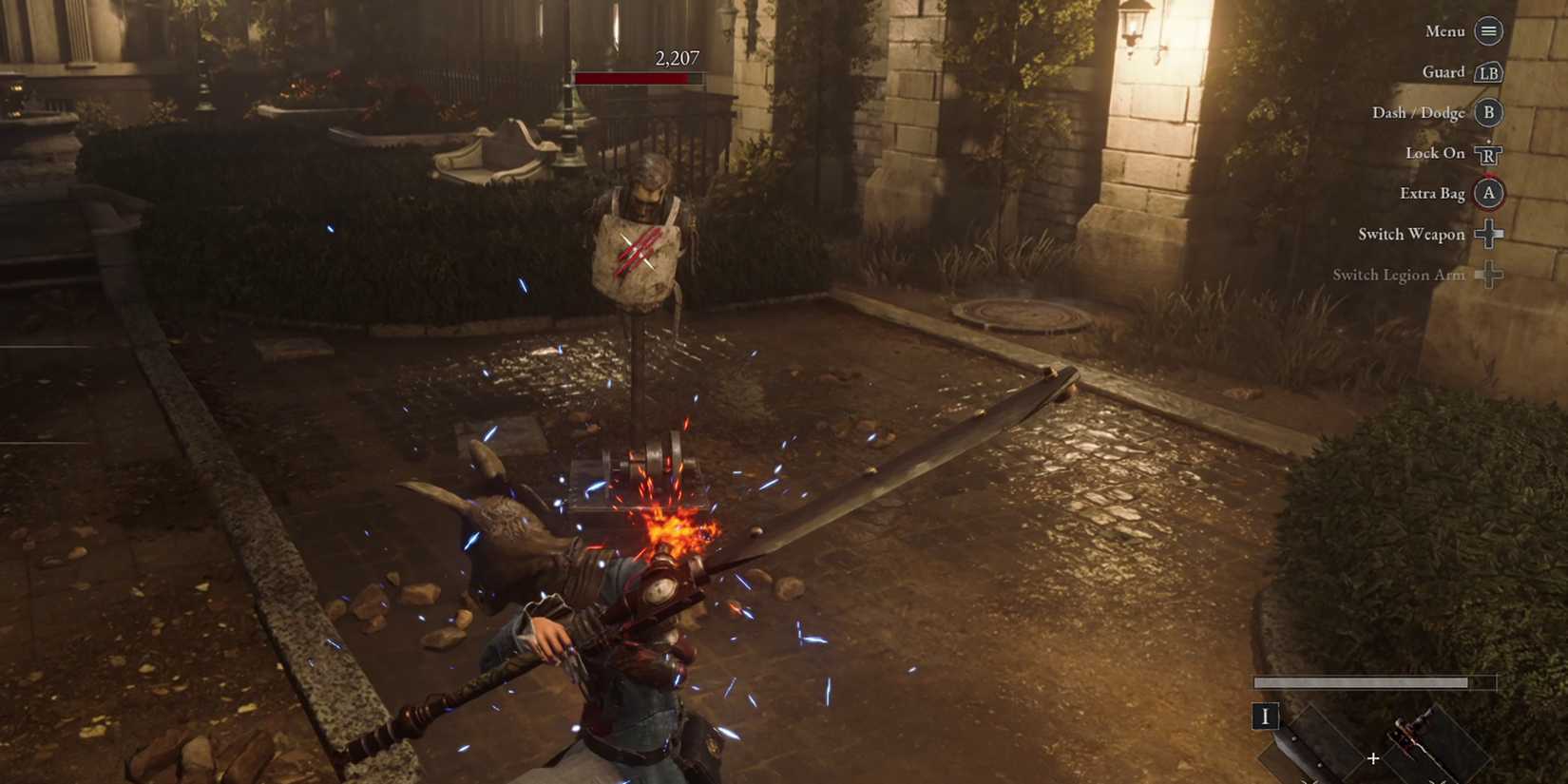Click the Guard LB controller button icon
1568x784 pixels.
(1488, 72)
